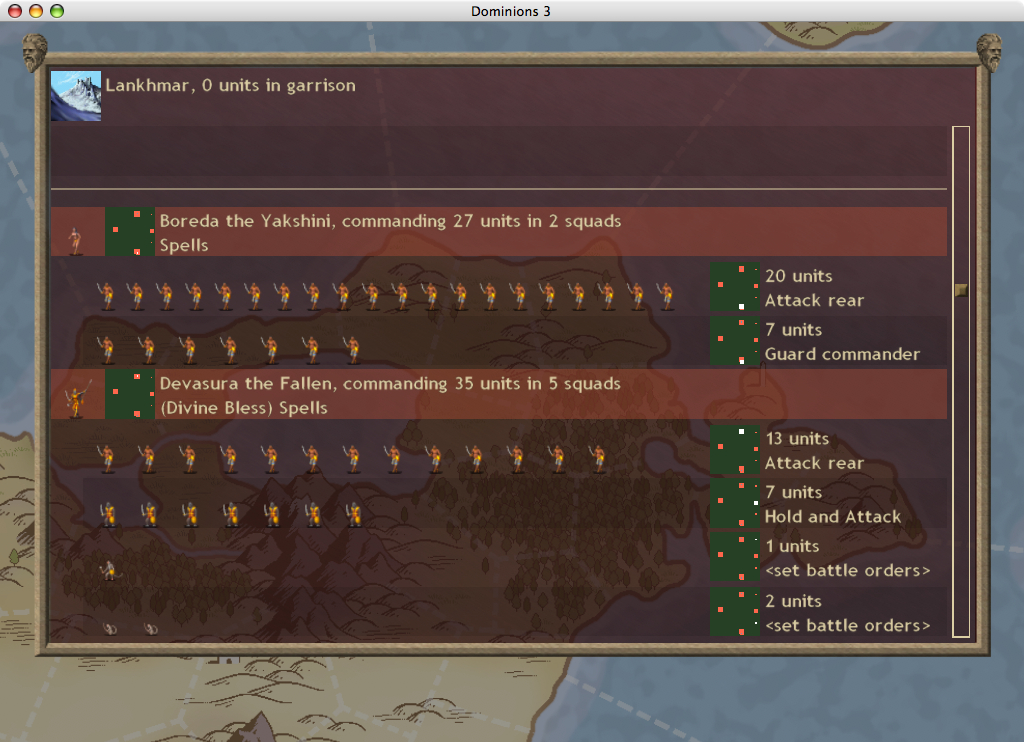Open formation grid beside Devasura the Fallen
The height and width of the screenshot is (742, 1024).
point(130,394)
